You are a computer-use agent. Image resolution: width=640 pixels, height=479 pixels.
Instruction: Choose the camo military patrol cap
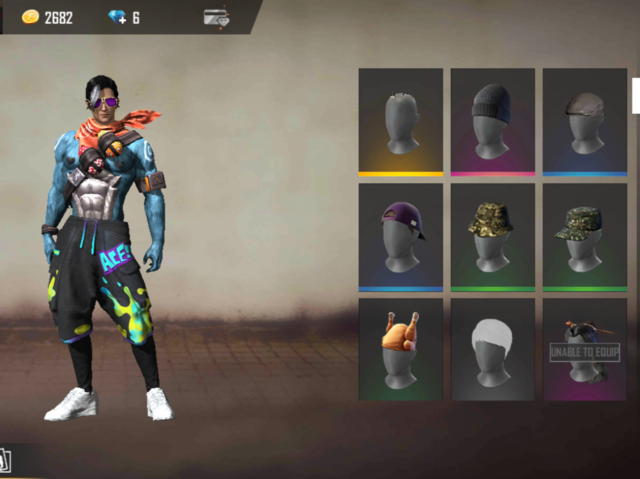tap(584, 236)
